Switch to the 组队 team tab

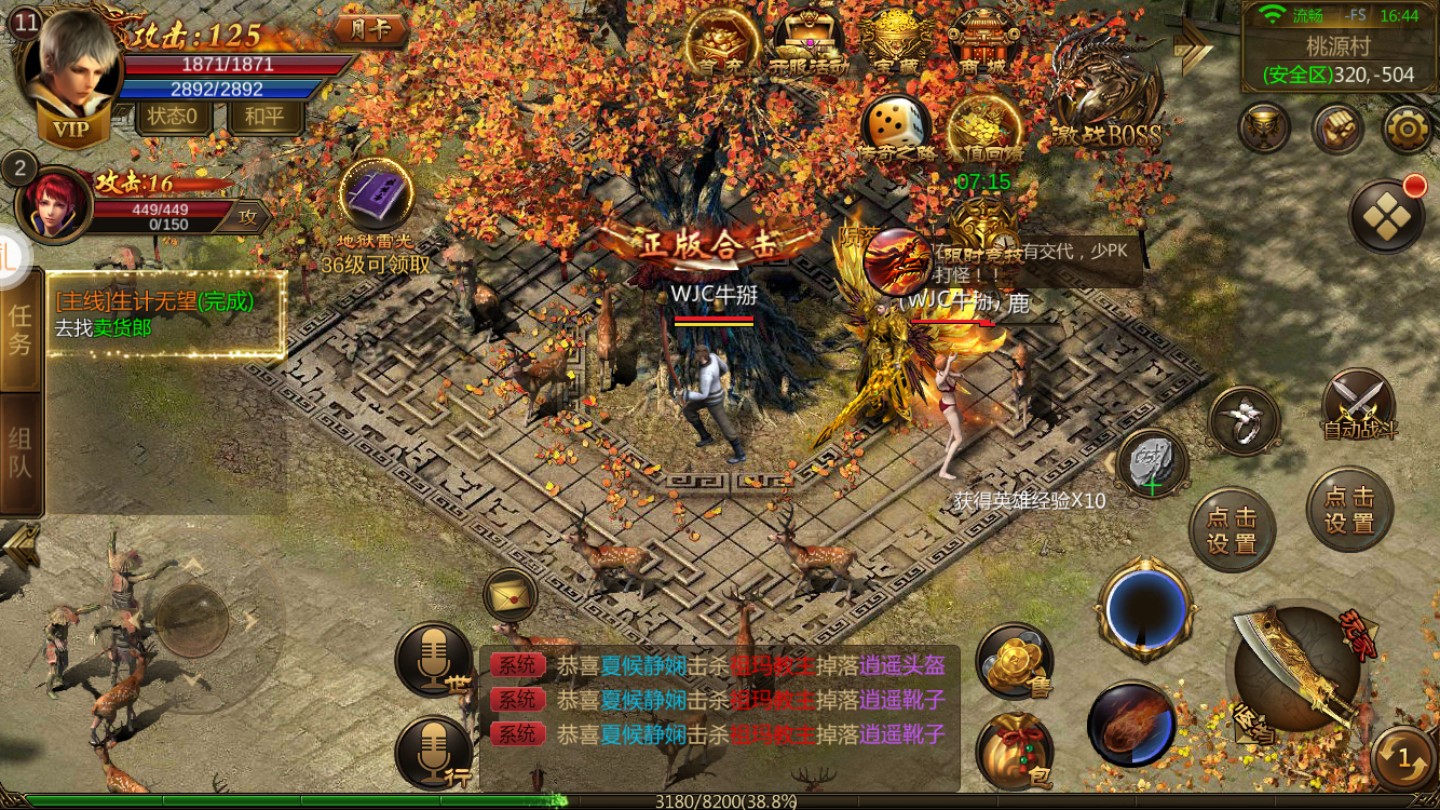coord(20,453)
